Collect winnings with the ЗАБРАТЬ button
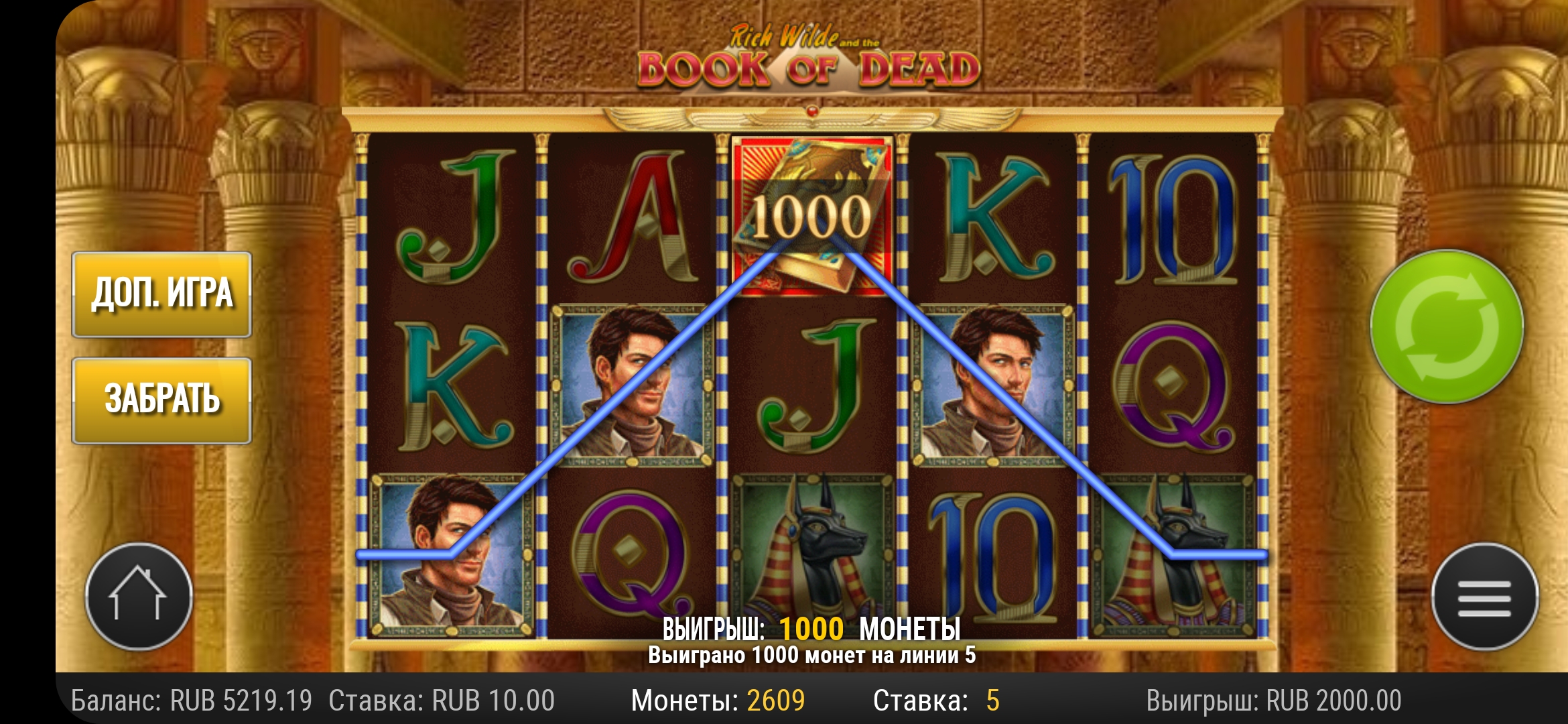1568x724 pixels. (161, 400)
